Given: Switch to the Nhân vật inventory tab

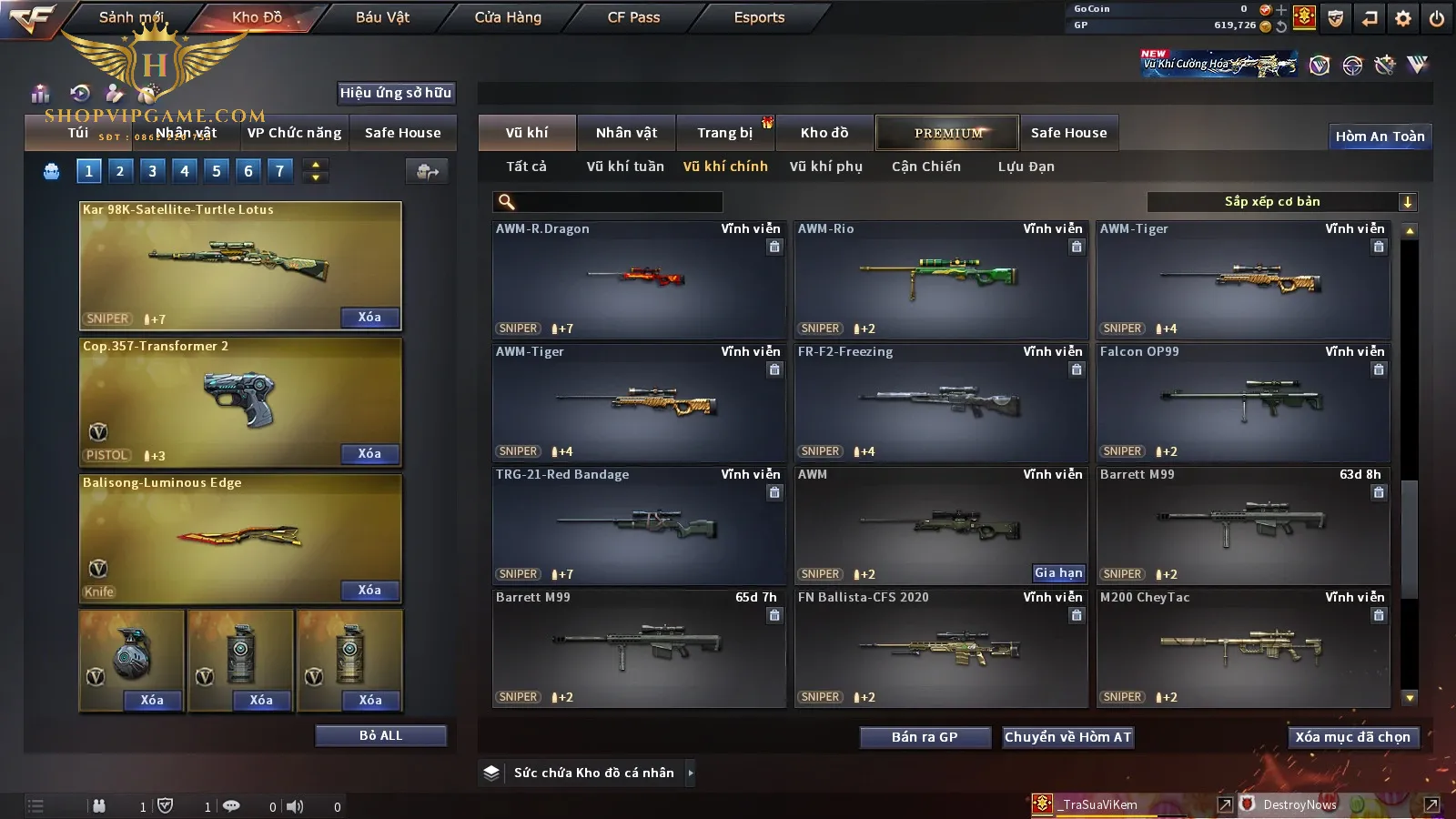Looking at the screenshot, I should tap(626, 133).
